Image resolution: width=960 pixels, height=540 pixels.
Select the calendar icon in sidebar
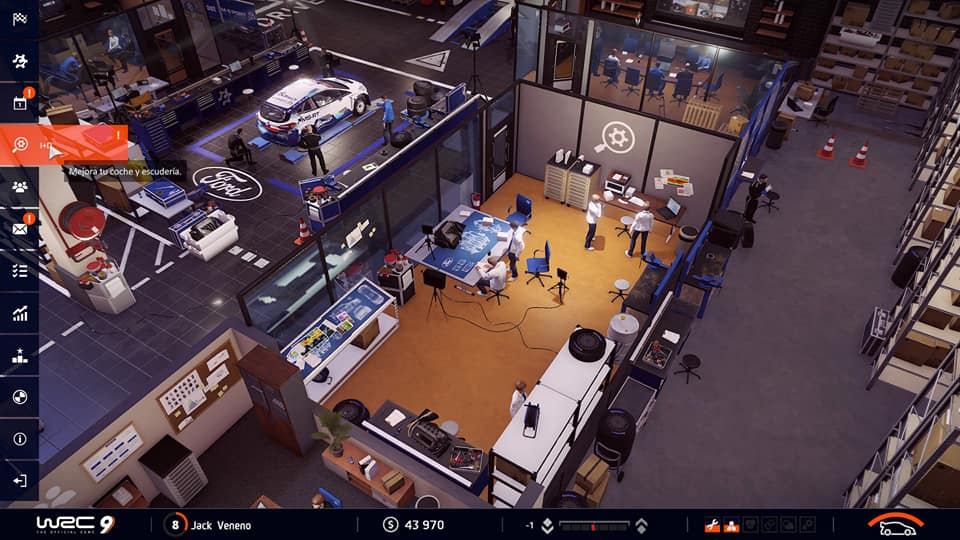click(x=19, y=102)
